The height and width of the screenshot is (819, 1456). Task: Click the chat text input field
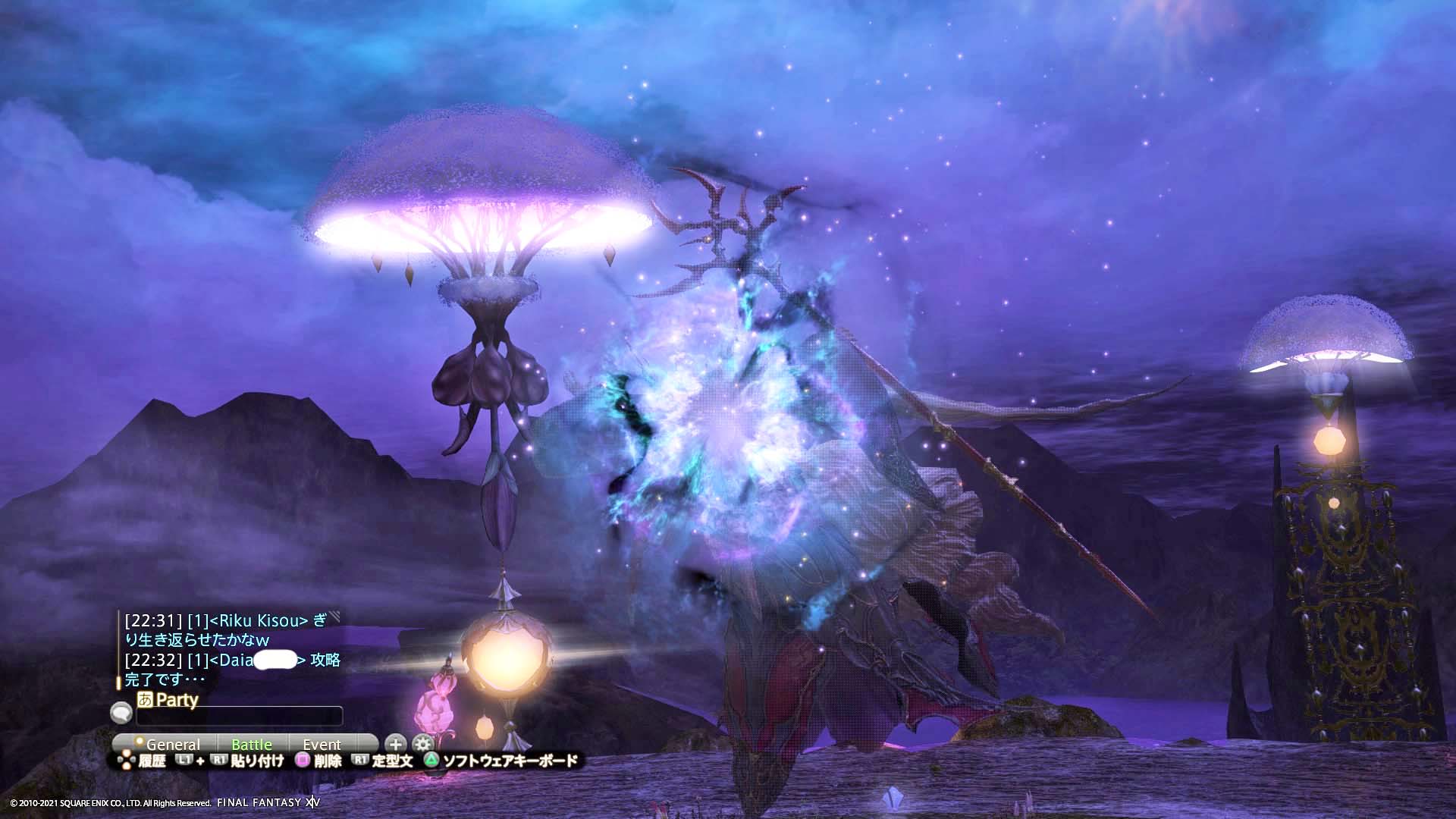coord(239,717)
